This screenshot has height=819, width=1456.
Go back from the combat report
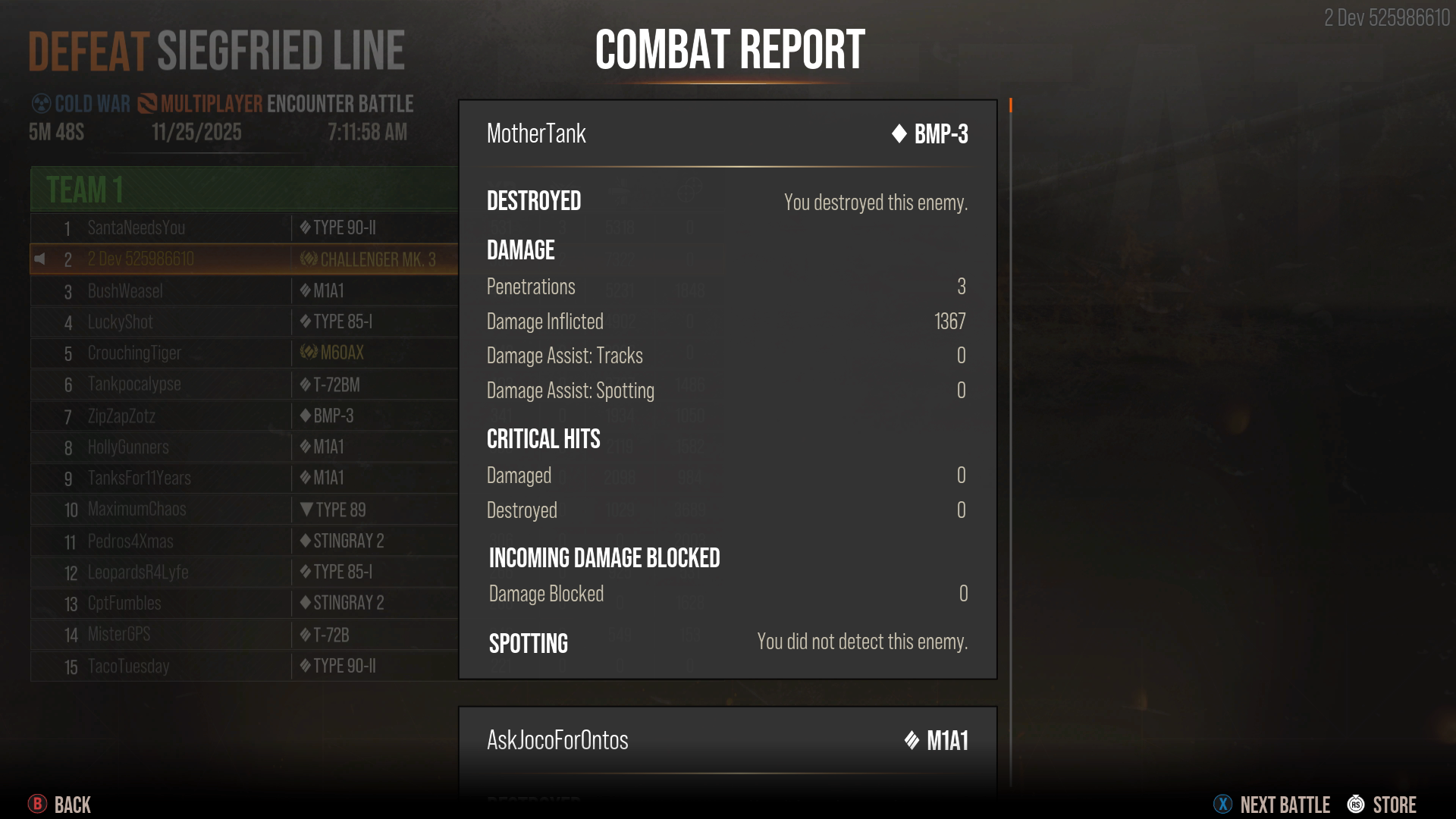pos(60,805)
